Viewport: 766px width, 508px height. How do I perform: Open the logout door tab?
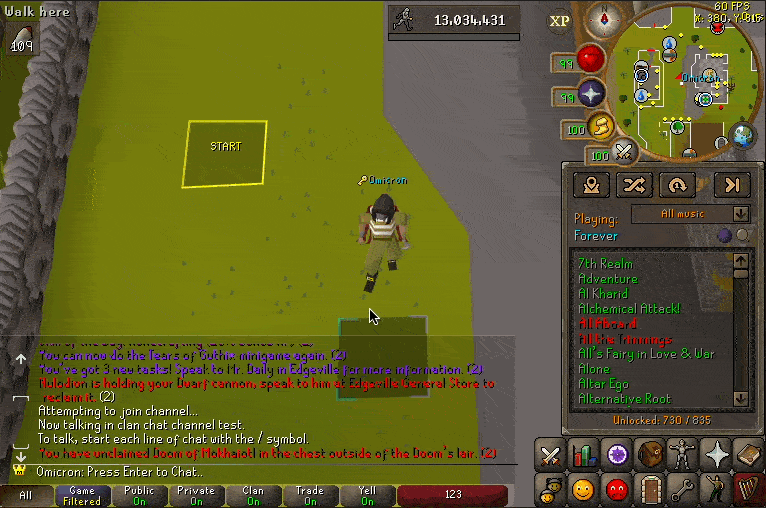click(650, 489)
